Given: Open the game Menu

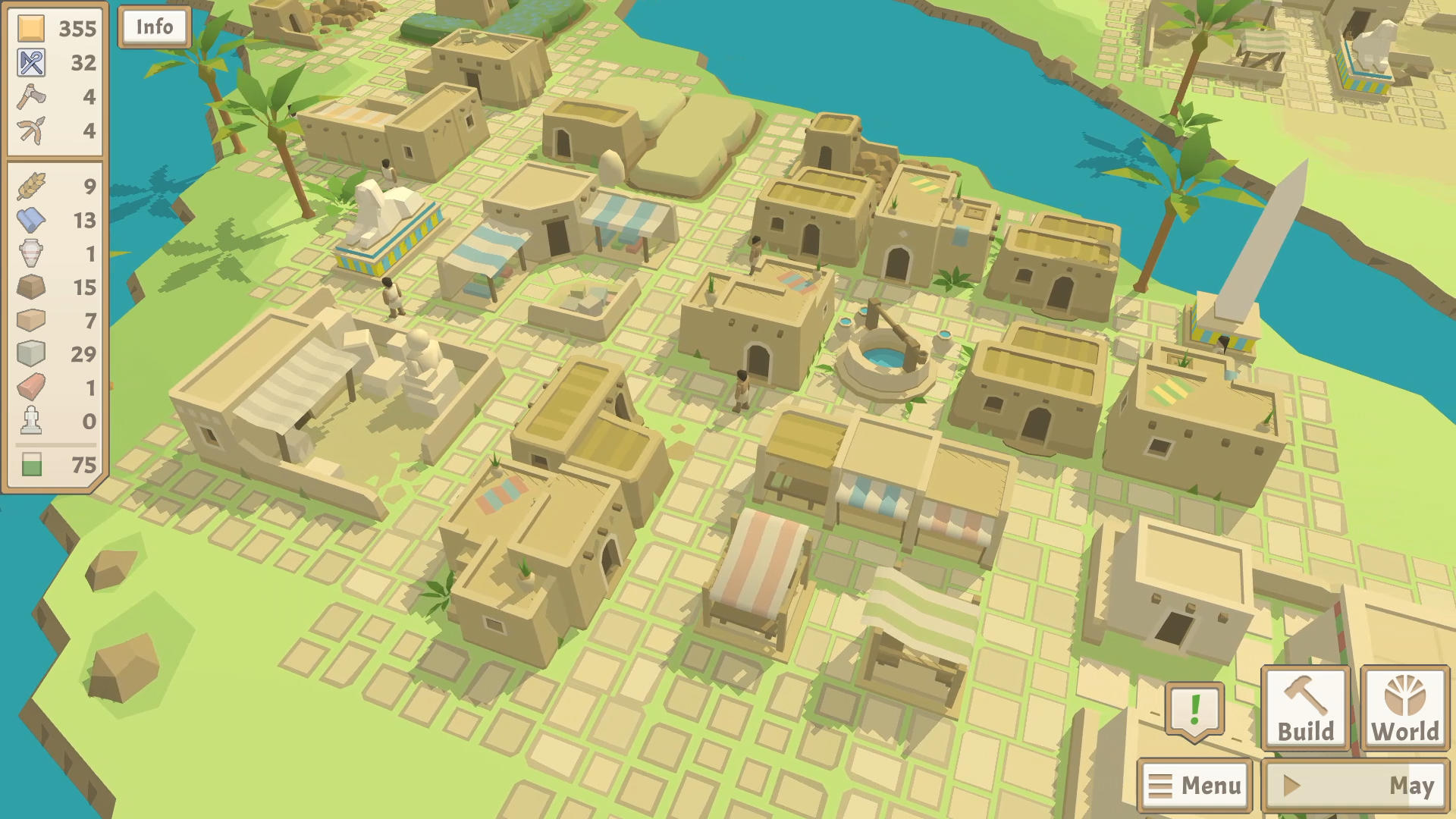Looking at the screenshot, I should point(1195,784).
